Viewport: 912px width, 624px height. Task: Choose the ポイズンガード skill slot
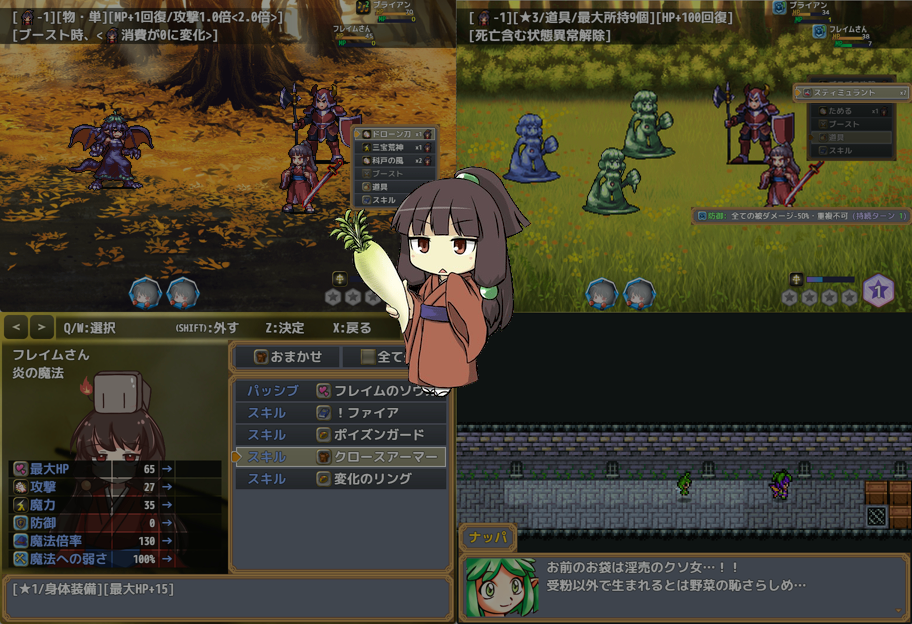(340, 435)
